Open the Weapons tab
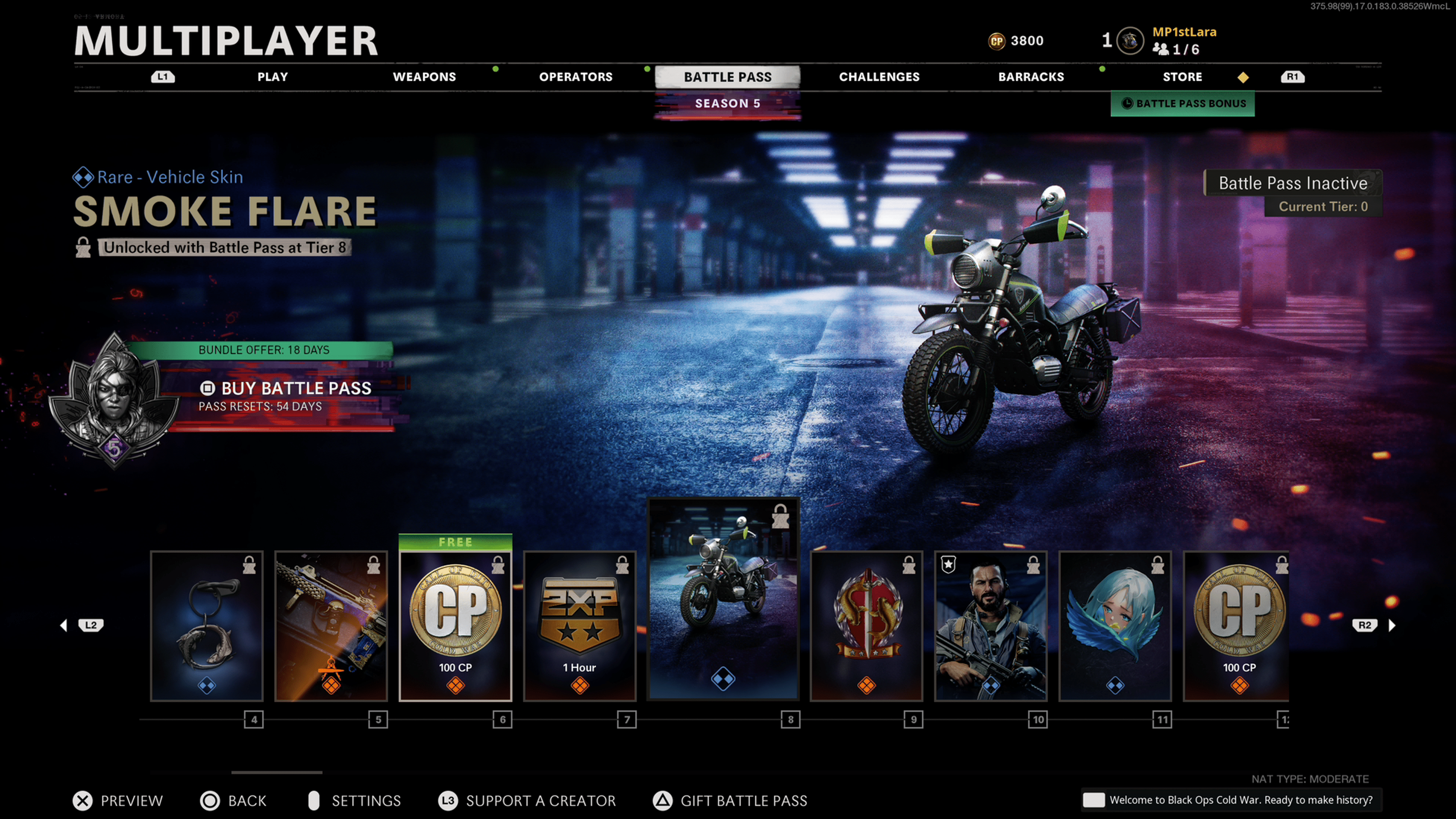 424,77
